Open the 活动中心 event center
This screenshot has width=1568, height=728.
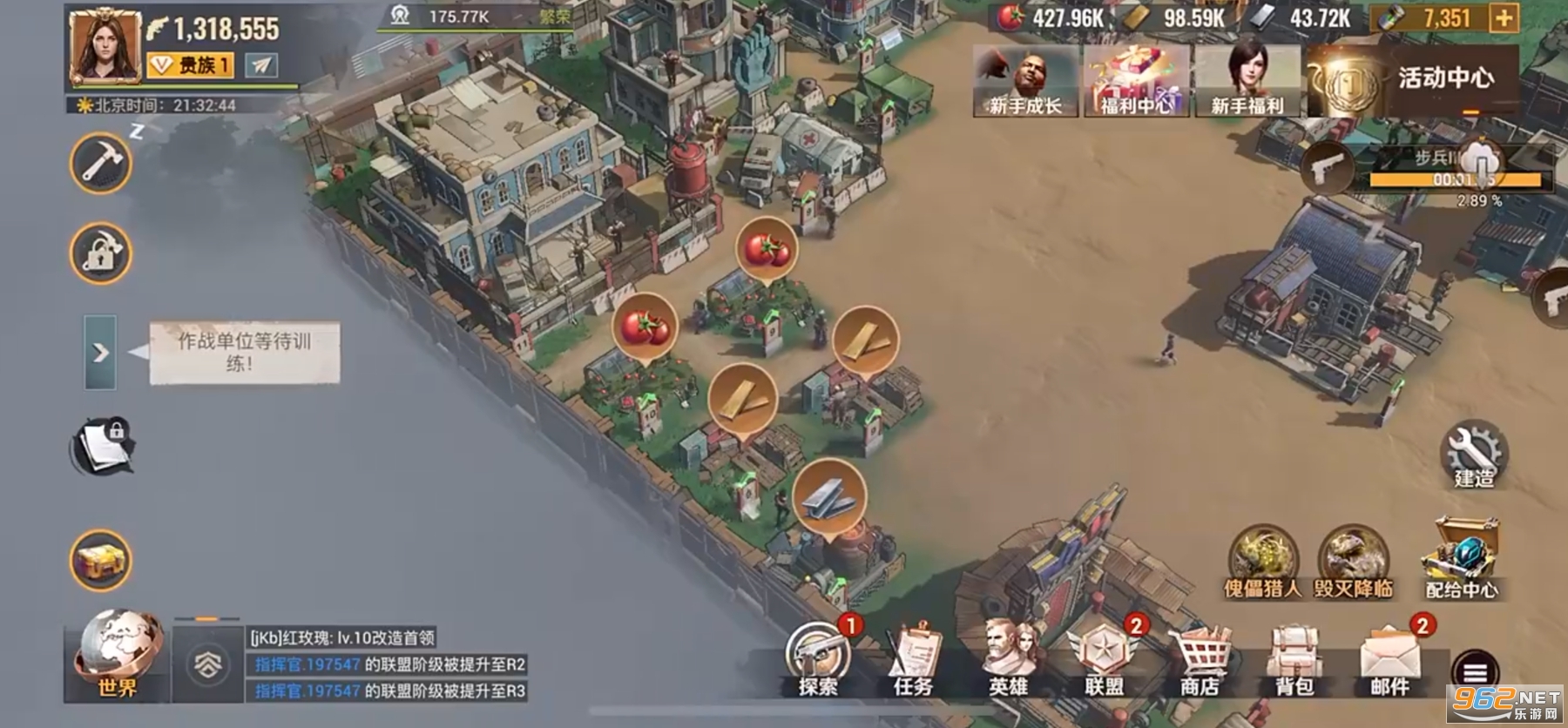click(x=1413, y=80)
